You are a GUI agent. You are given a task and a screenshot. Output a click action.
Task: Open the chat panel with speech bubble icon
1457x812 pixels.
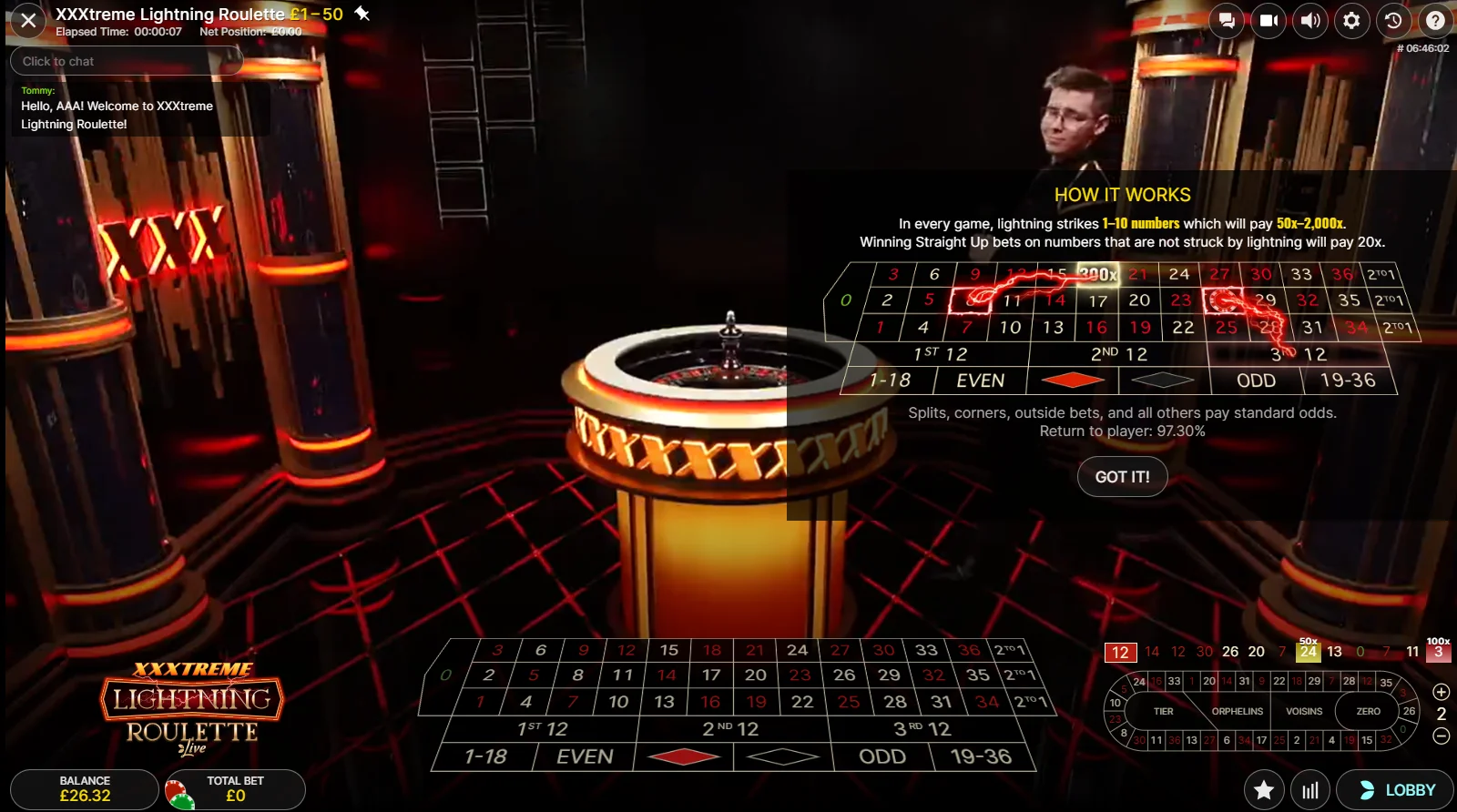(x=1227, y=20)
